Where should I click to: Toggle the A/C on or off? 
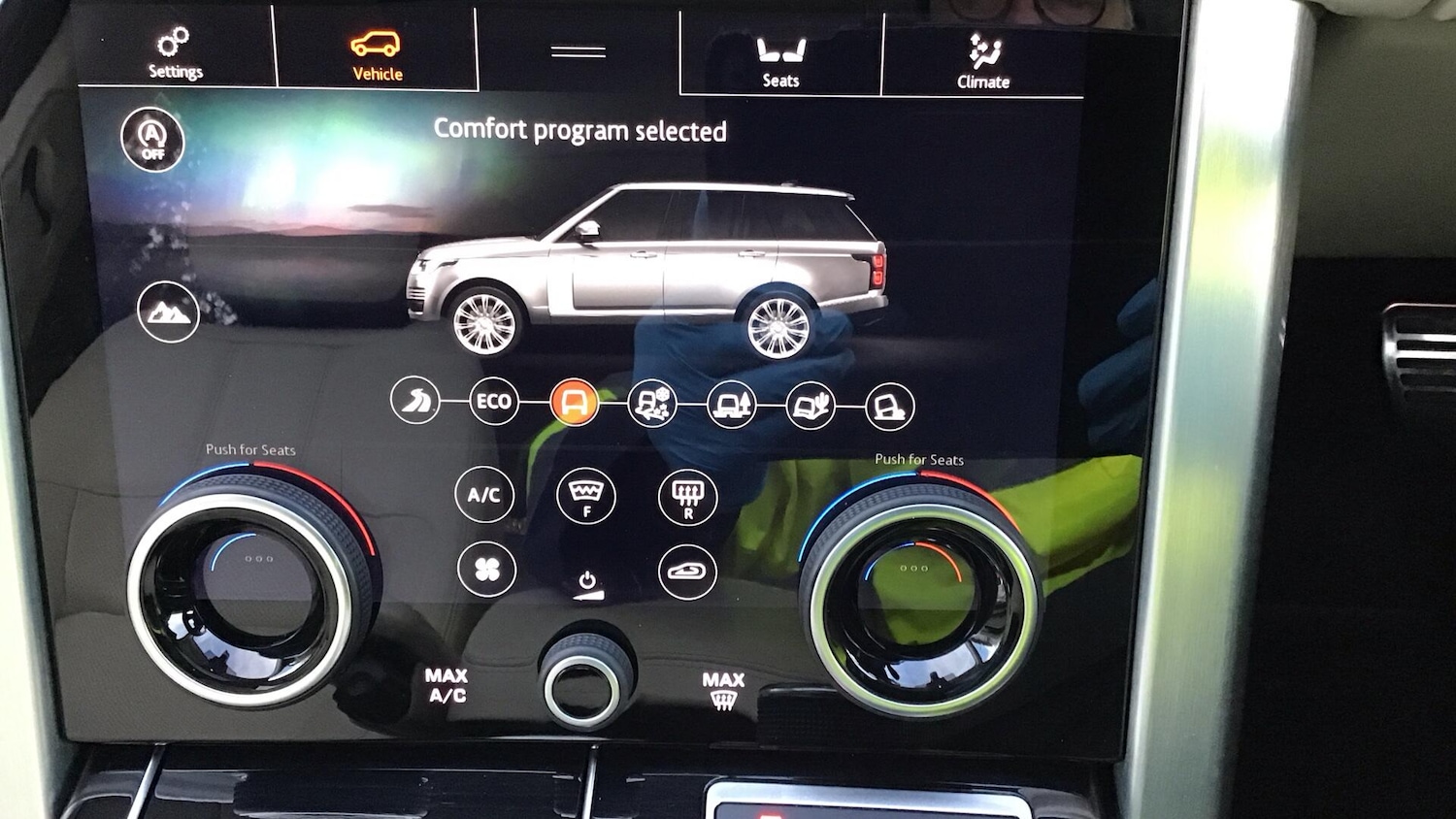(485, 496)
